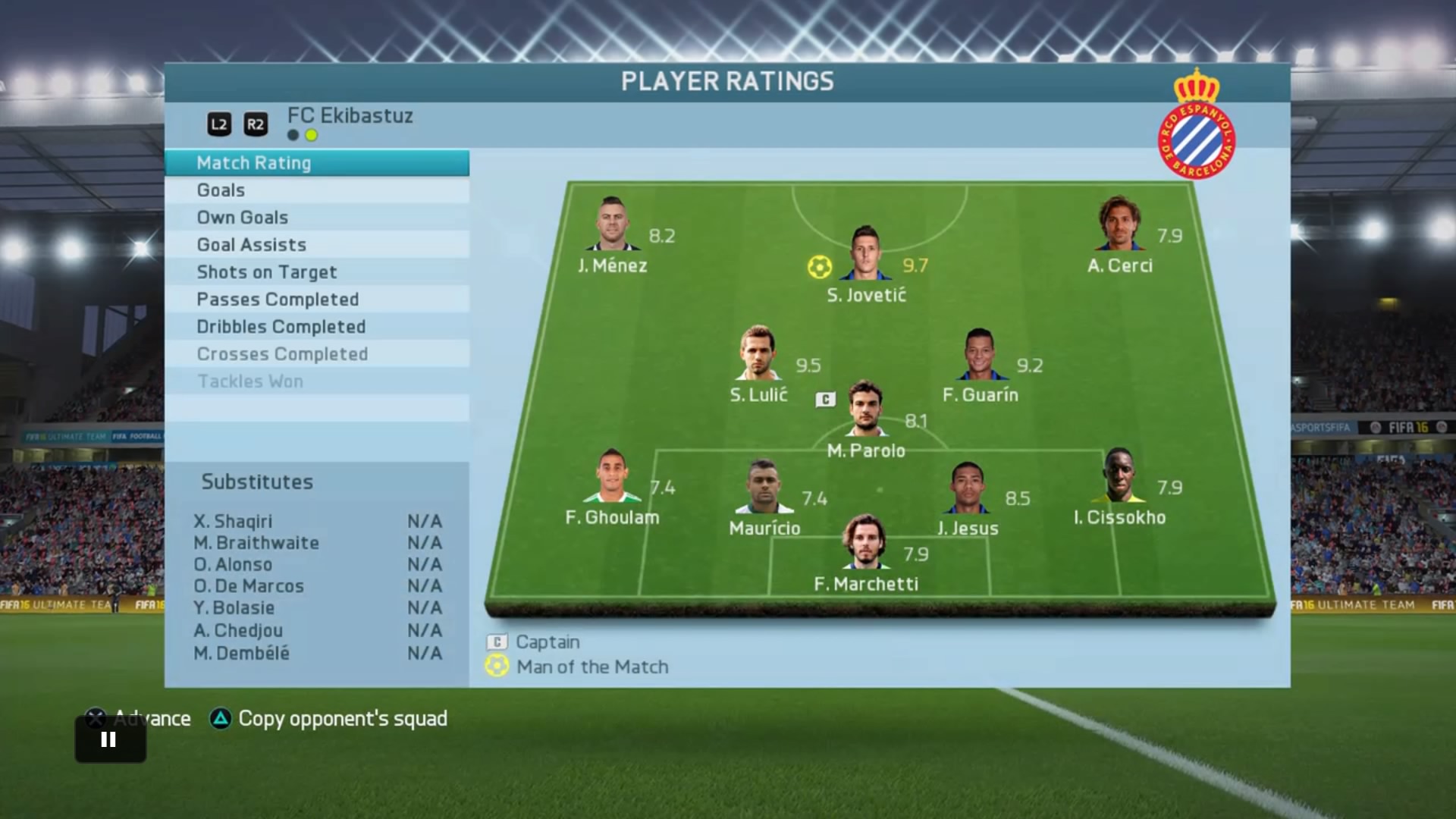Screen dimensions: 1456x819
Task: Choose Dribbles Completed in the list
Action: click(x=316, y=327)
